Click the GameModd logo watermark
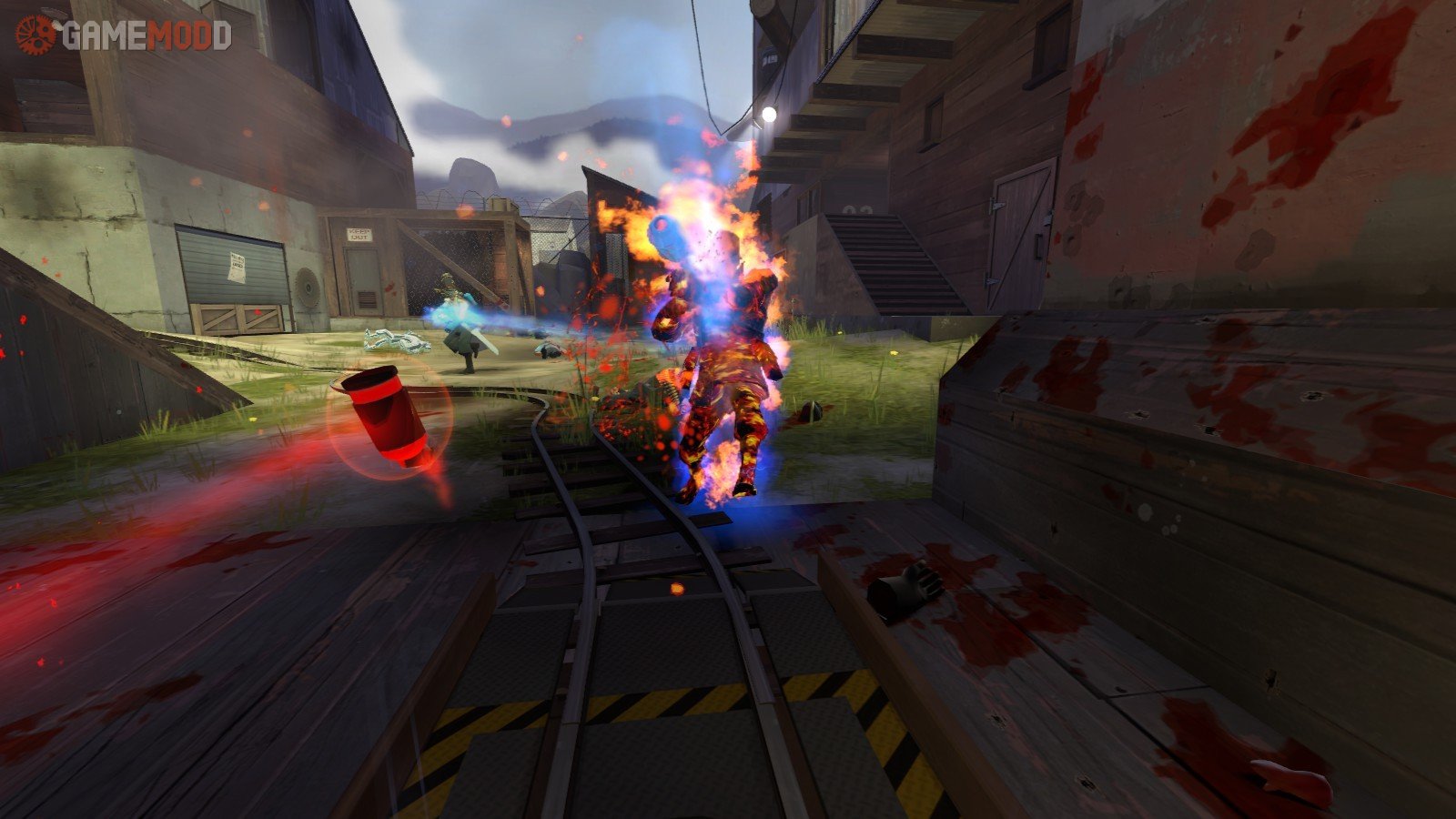Image resolution: width=1456 pixels, height=819 pixels. click(x=124, y=35)
